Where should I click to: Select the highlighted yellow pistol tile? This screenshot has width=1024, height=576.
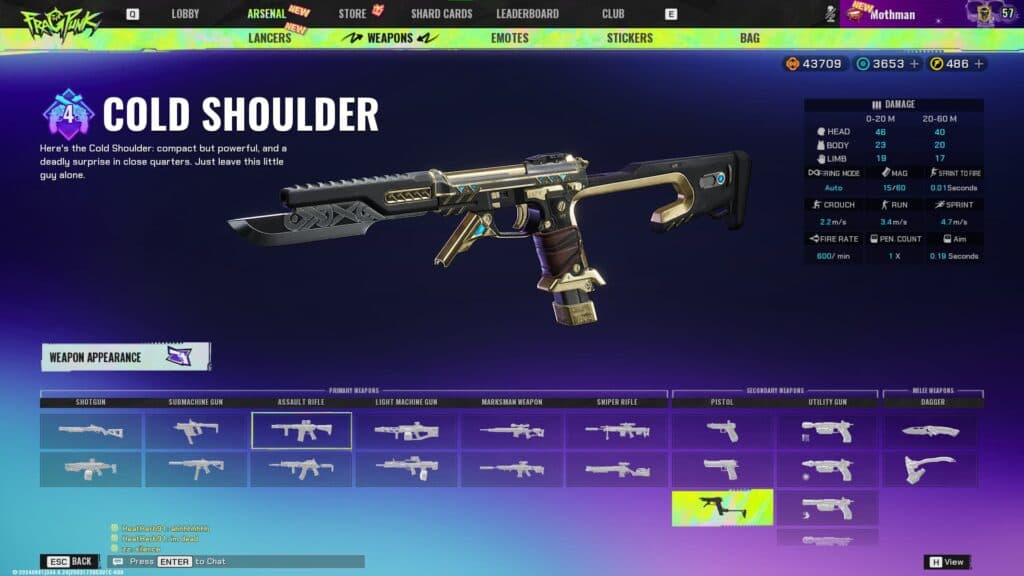pos(722,507)
